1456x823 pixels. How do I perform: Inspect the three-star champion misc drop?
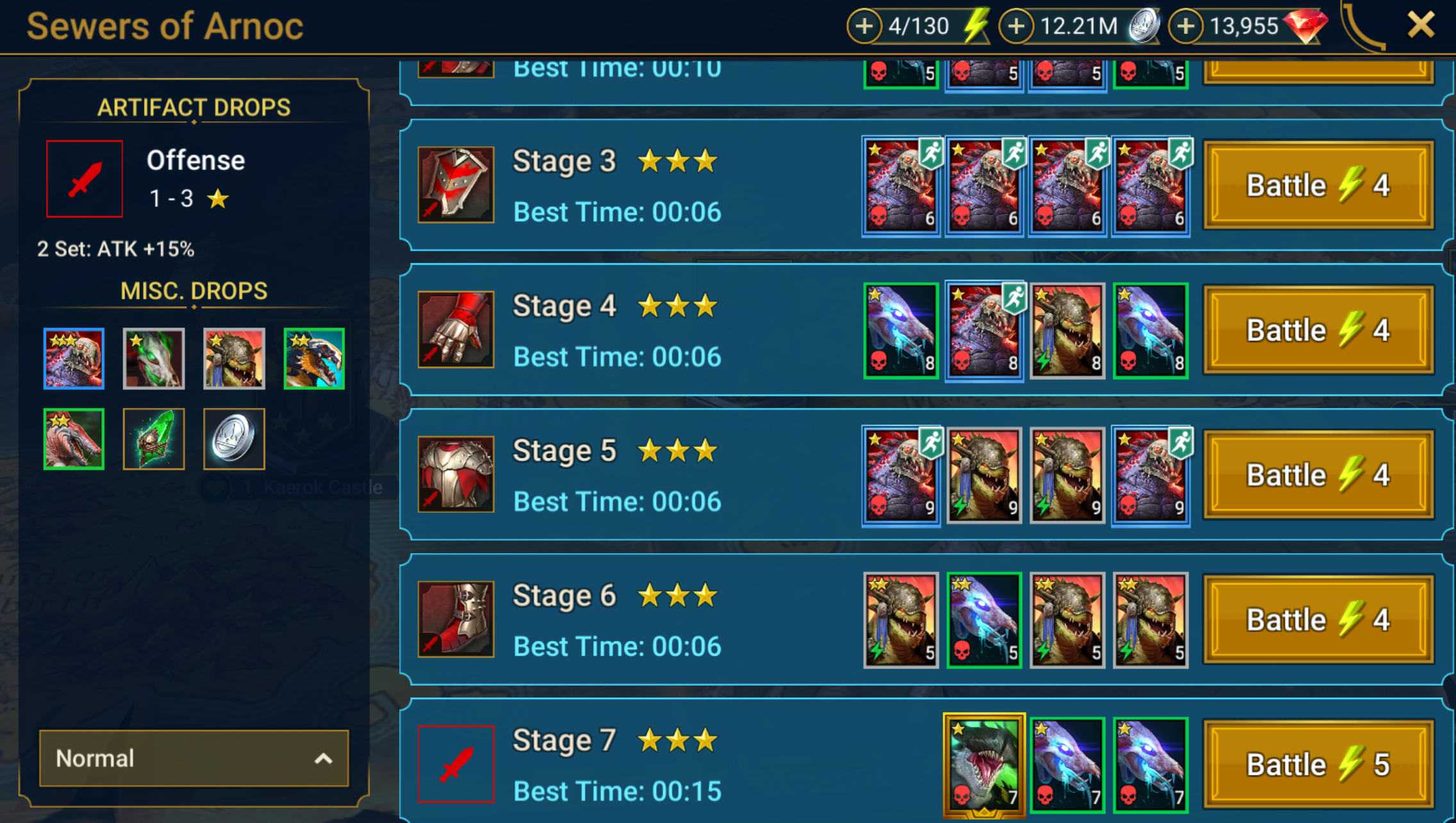[74, 358]
